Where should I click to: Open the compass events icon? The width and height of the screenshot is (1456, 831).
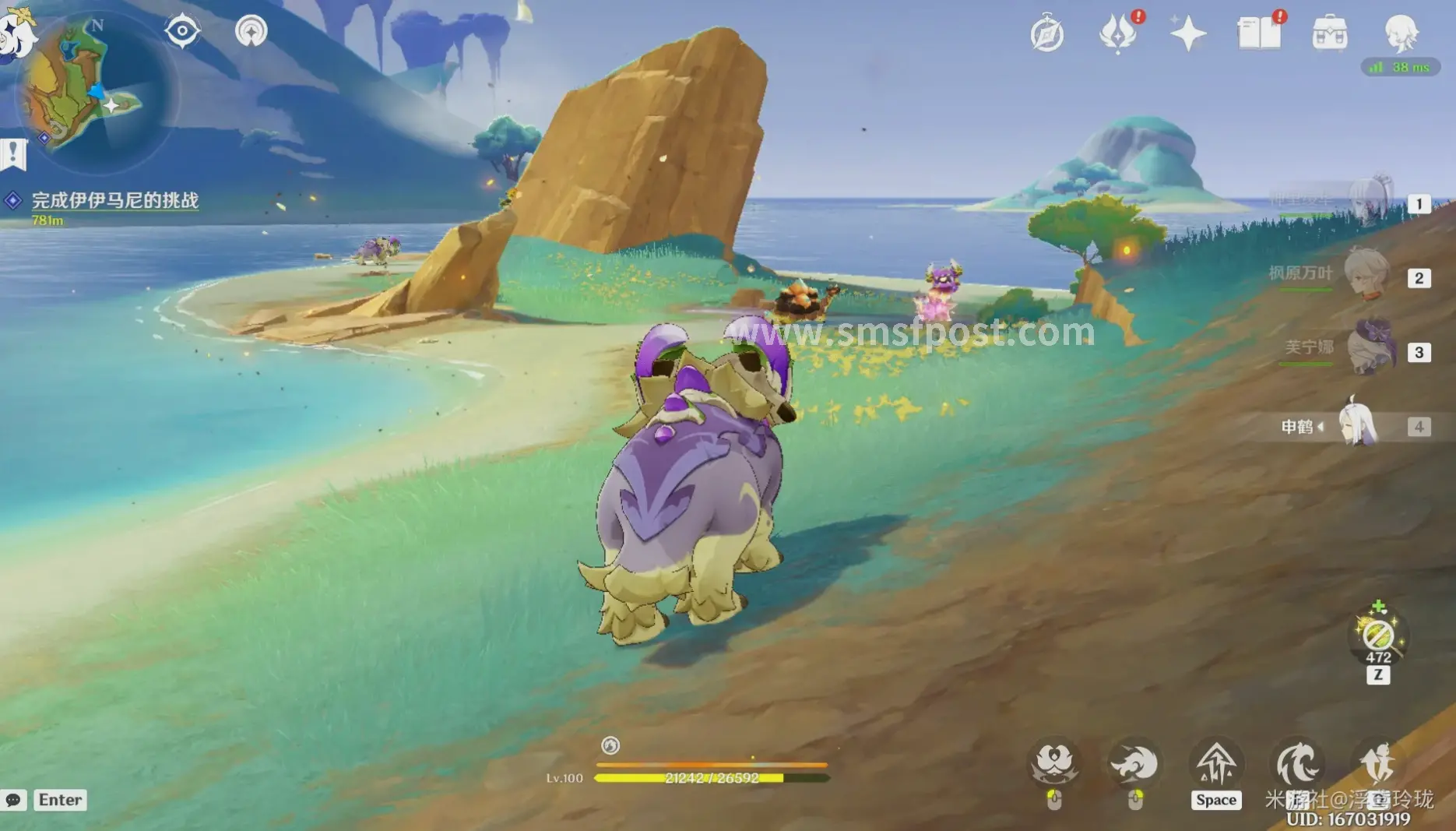coord(1047,34)
